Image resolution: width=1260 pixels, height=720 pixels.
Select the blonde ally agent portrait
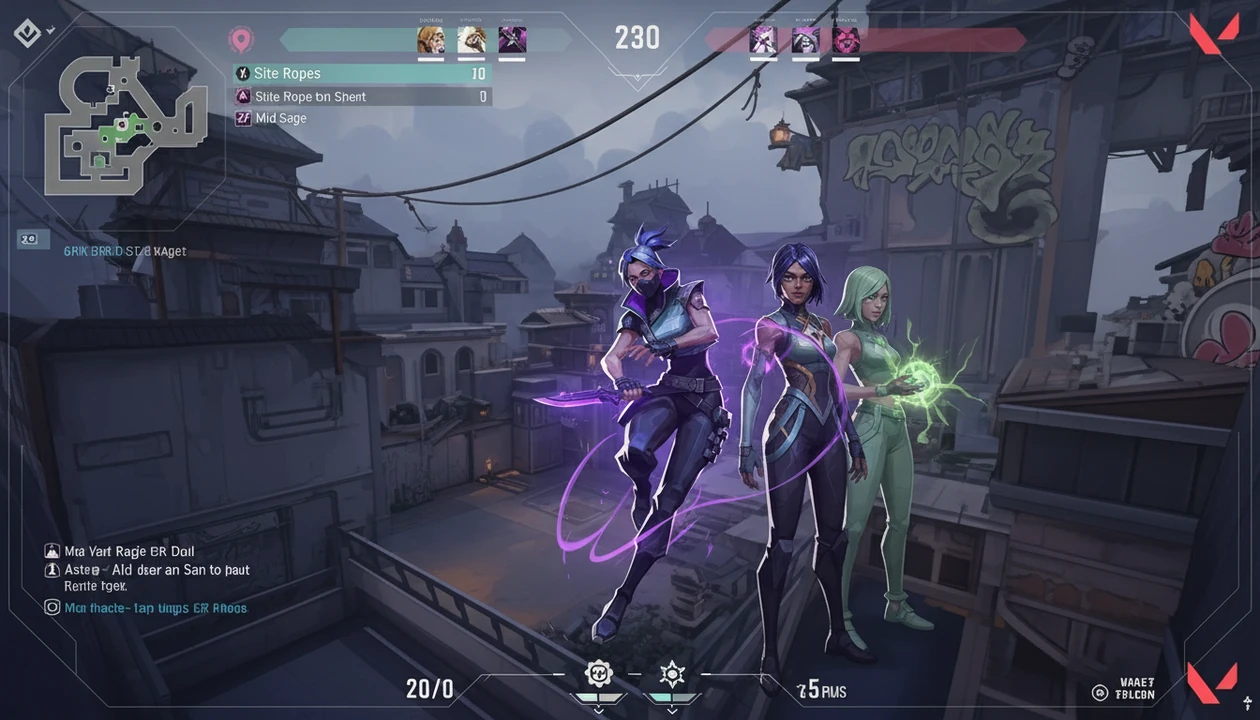tap(430, 40)
